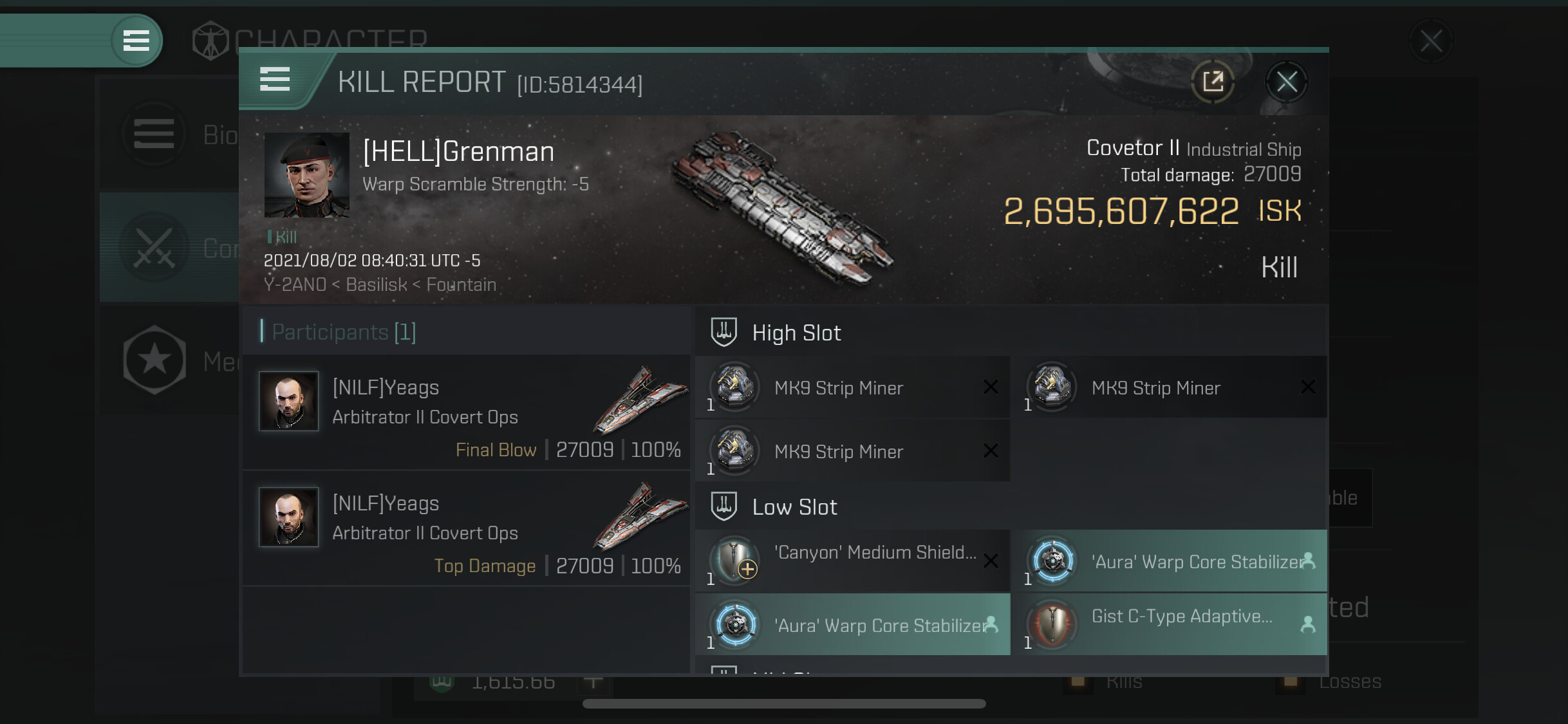Close the Character window in the background
This screenshot has width=1568, height=724.
[x=1430, y=42]
